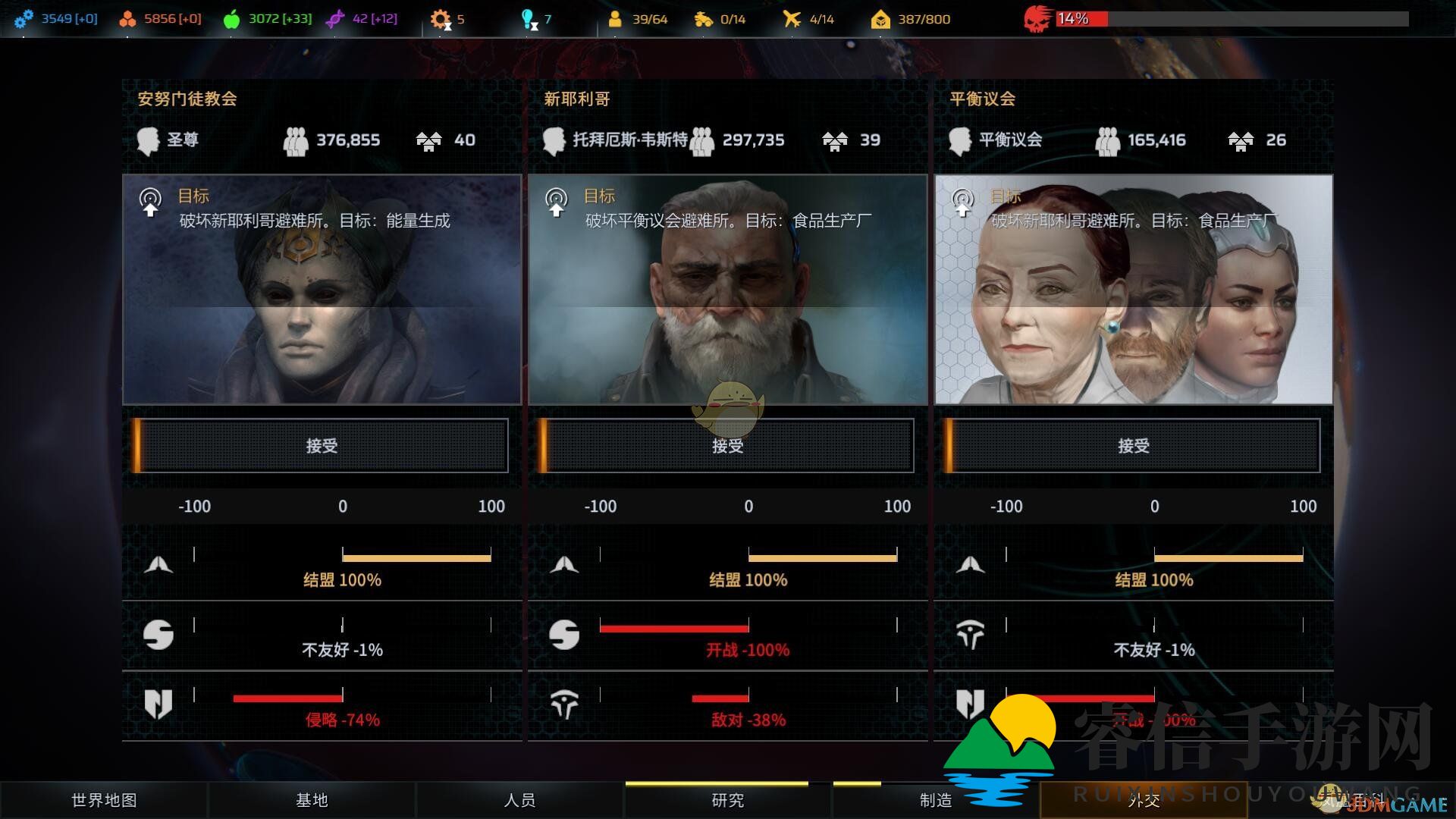The width and height of the screenshot is (1456, 819).
Task: Accept the 安努门徒教会 faction mission
Action: point(322,446)
